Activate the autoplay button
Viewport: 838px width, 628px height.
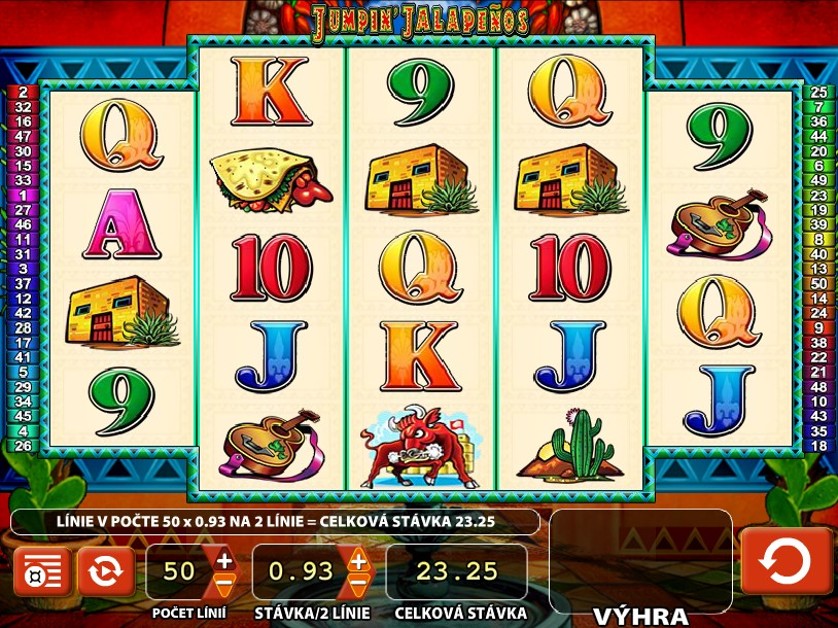105,572
